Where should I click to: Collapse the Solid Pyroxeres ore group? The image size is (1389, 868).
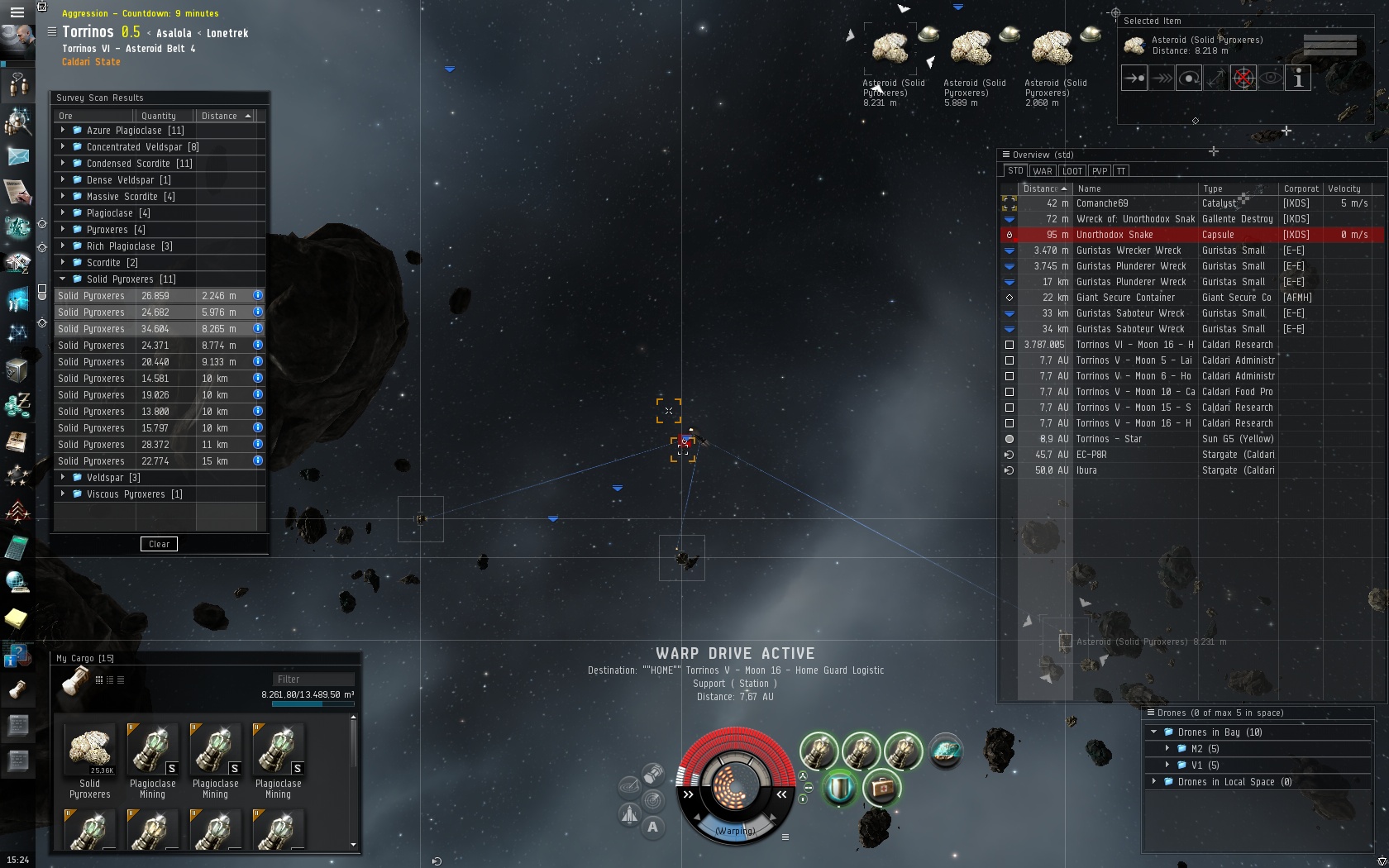pos(63,279)
